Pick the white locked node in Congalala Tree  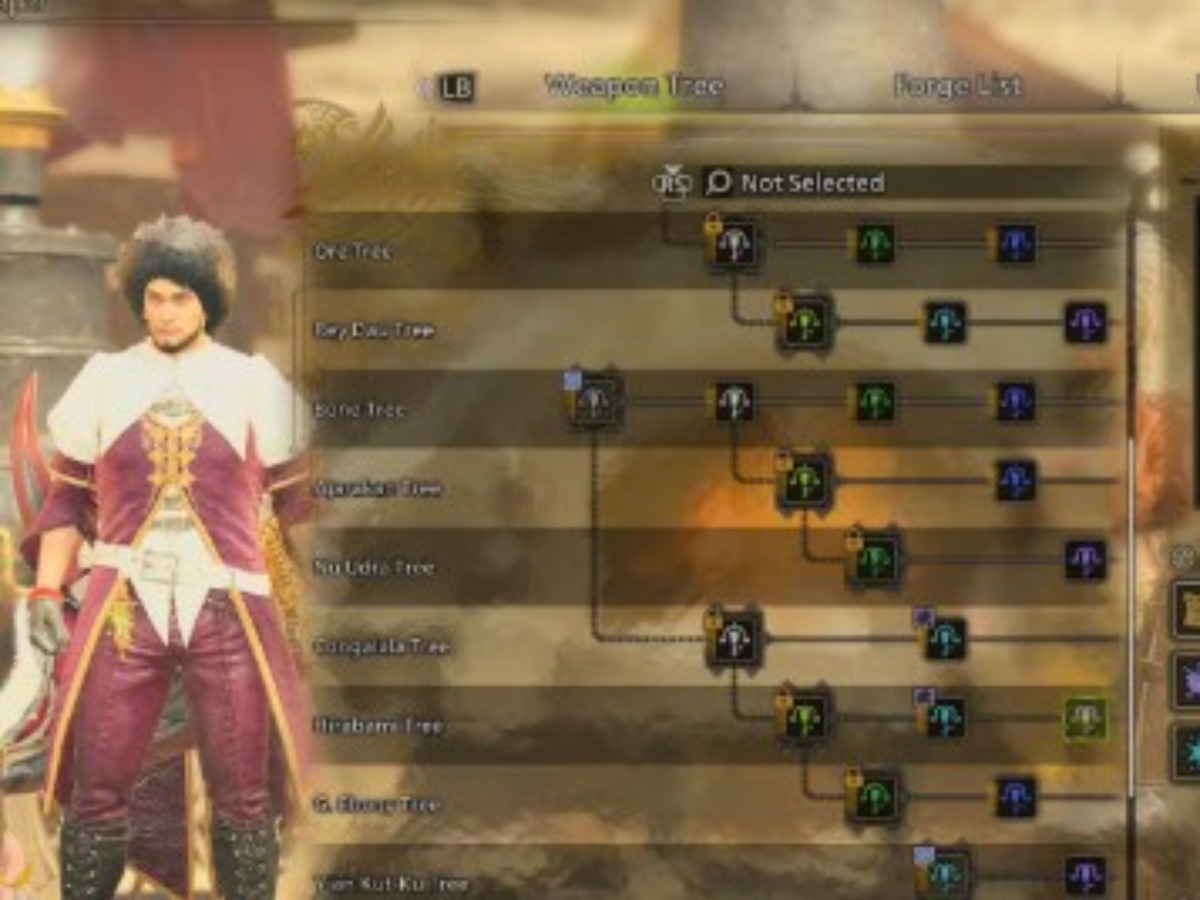point(735,639)
